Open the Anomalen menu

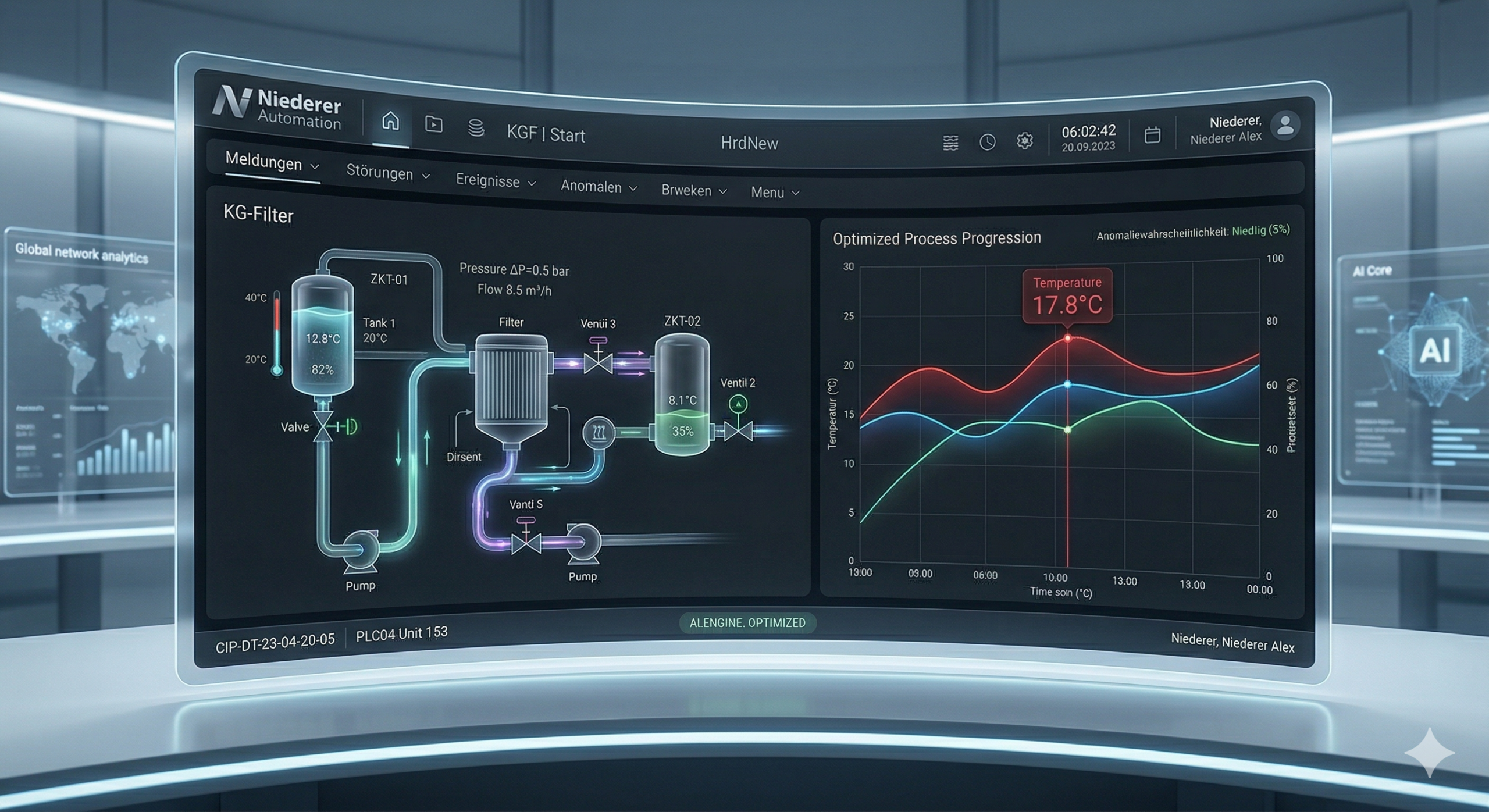click(x=599, y=187)
